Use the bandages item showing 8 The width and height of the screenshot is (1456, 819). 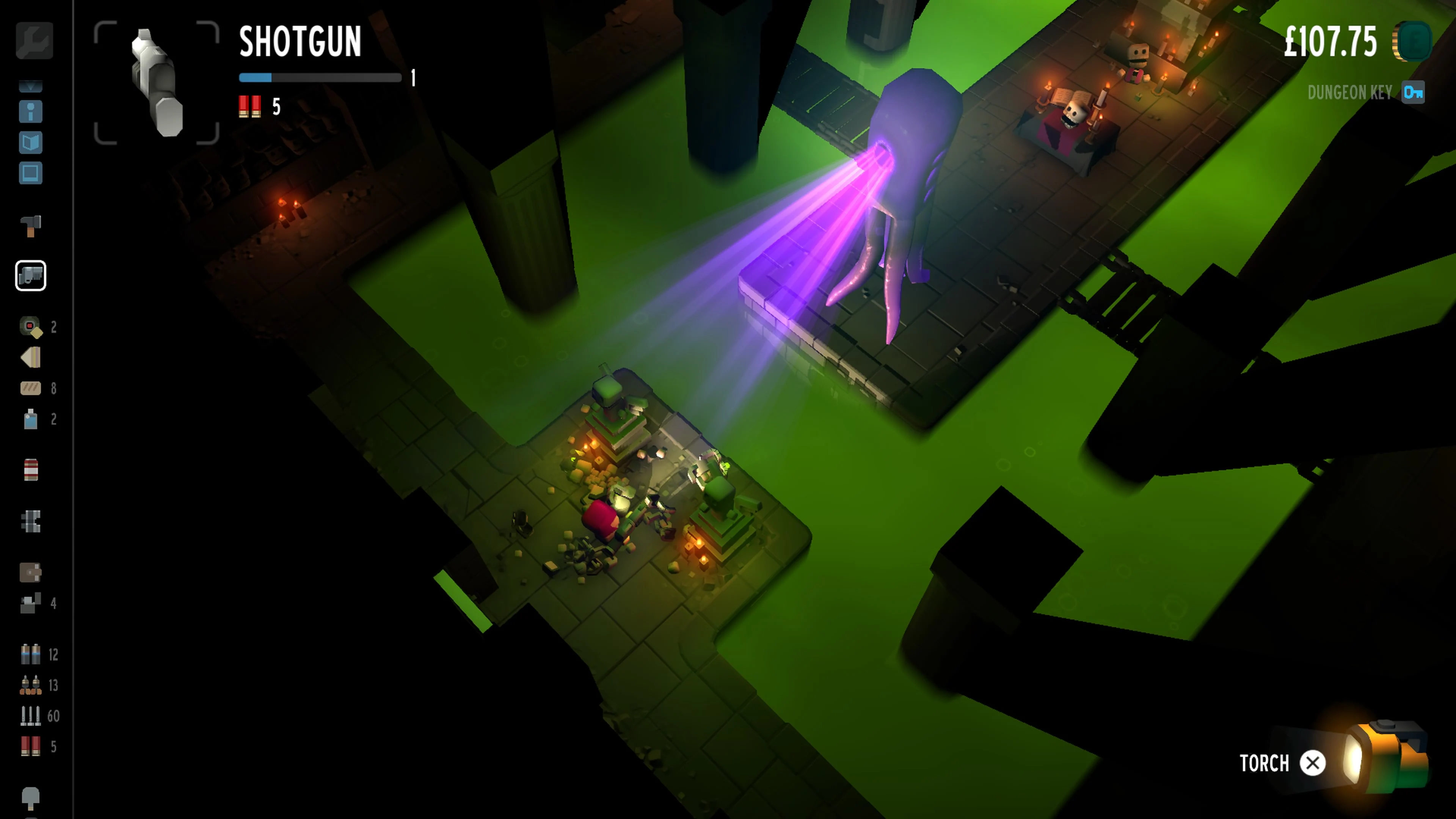coord(31,388)
